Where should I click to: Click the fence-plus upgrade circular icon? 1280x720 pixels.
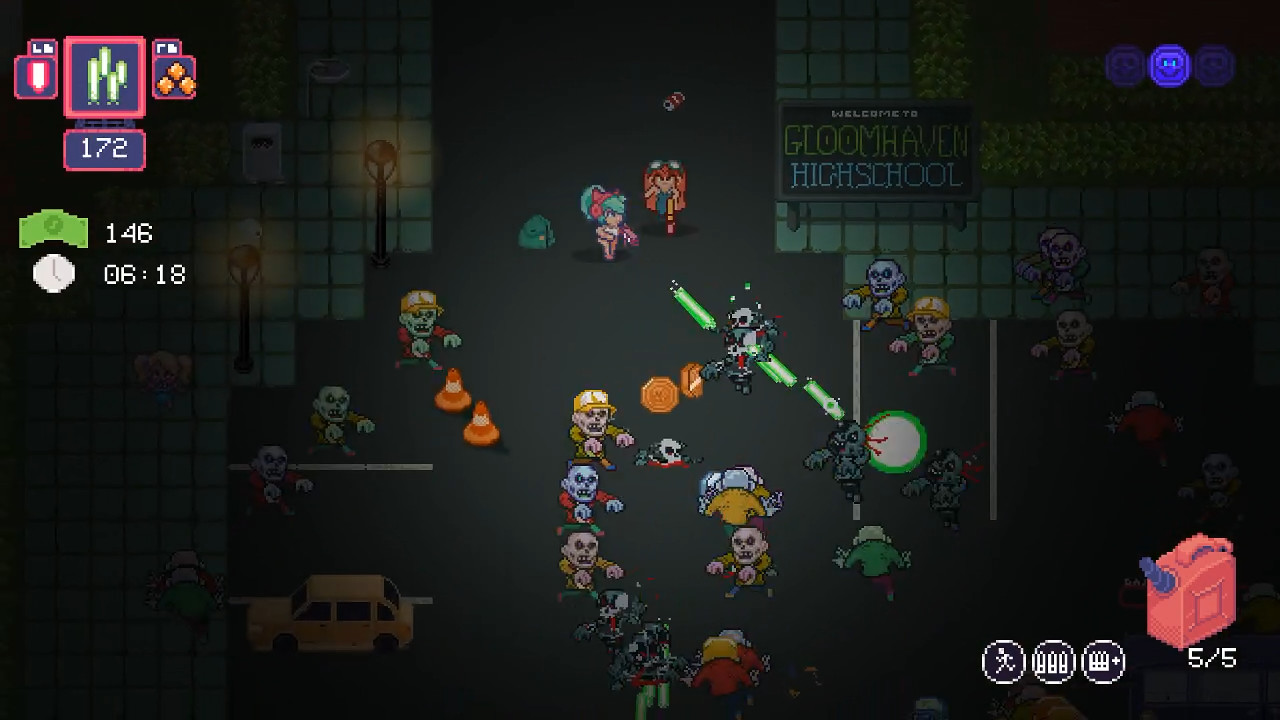click(x=1104, y=660)
